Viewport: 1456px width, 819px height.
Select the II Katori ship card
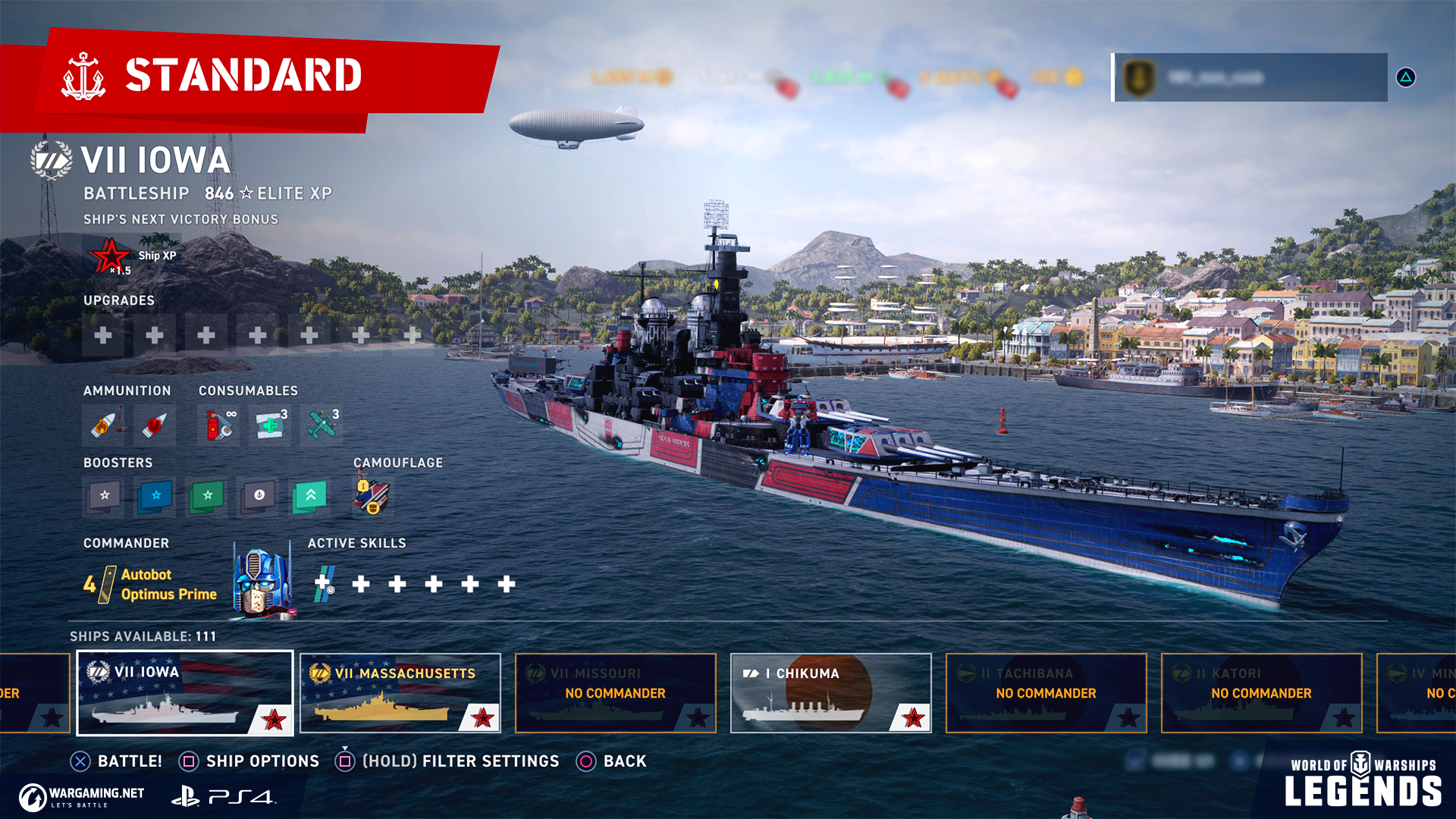click(x=1261, y=692)
